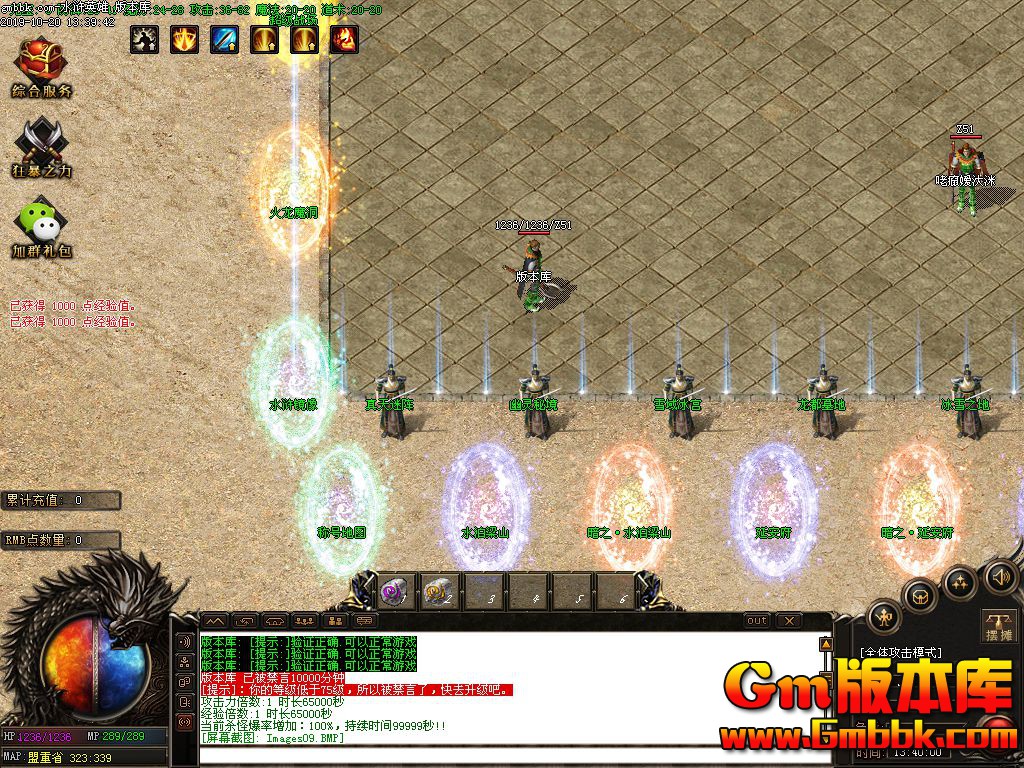Click the mountain-peak chat filter tab
The height and width of the screenshot is (768, 1024).
click(215, 621)
